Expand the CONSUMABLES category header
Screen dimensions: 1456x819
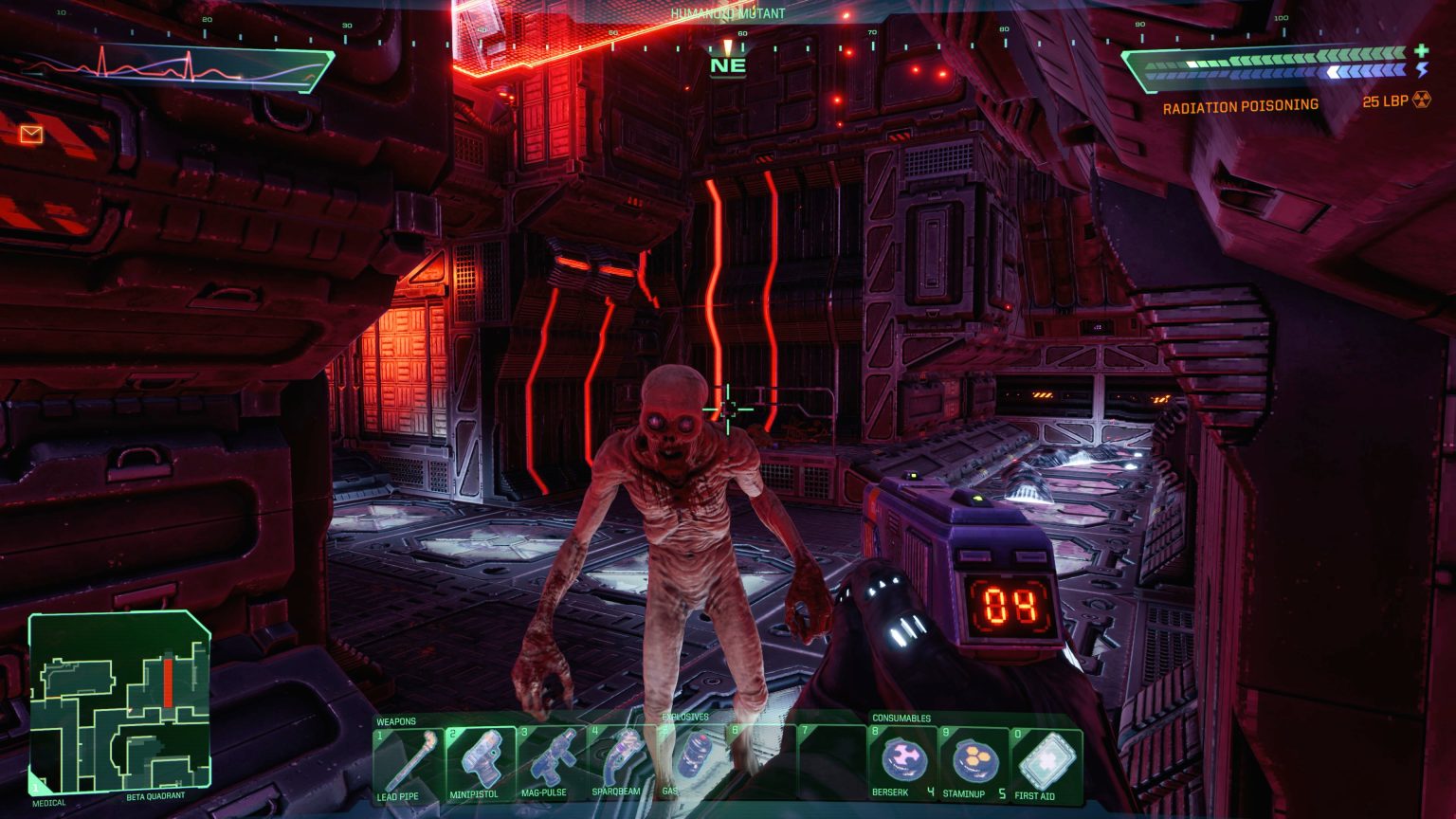pos(902,718)
